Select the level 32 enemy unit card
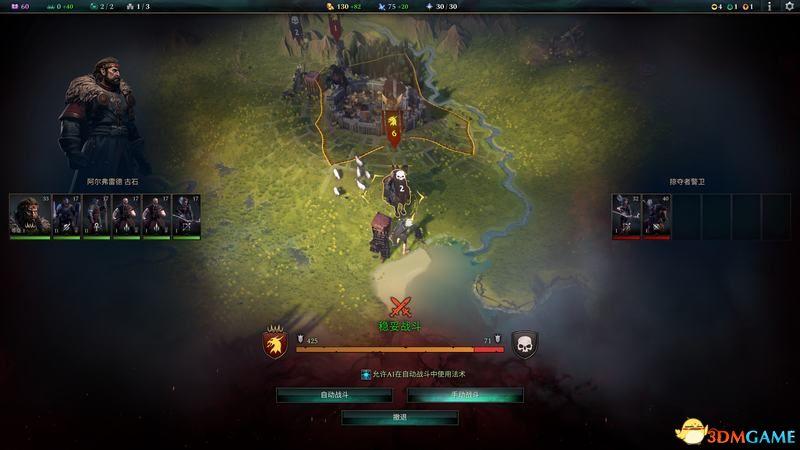 click(626, 215)
